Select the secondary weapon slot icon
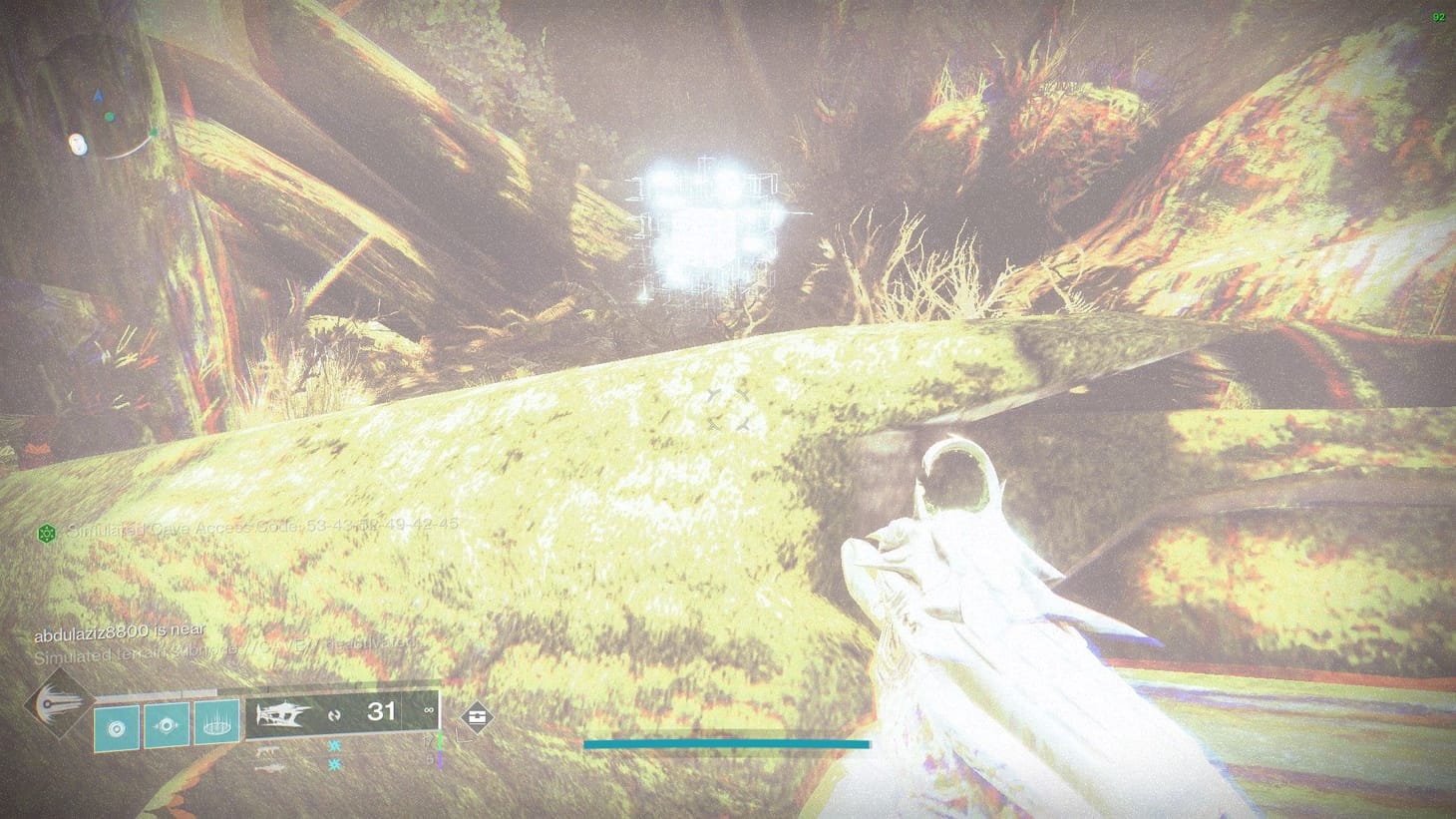 point(267,750)
